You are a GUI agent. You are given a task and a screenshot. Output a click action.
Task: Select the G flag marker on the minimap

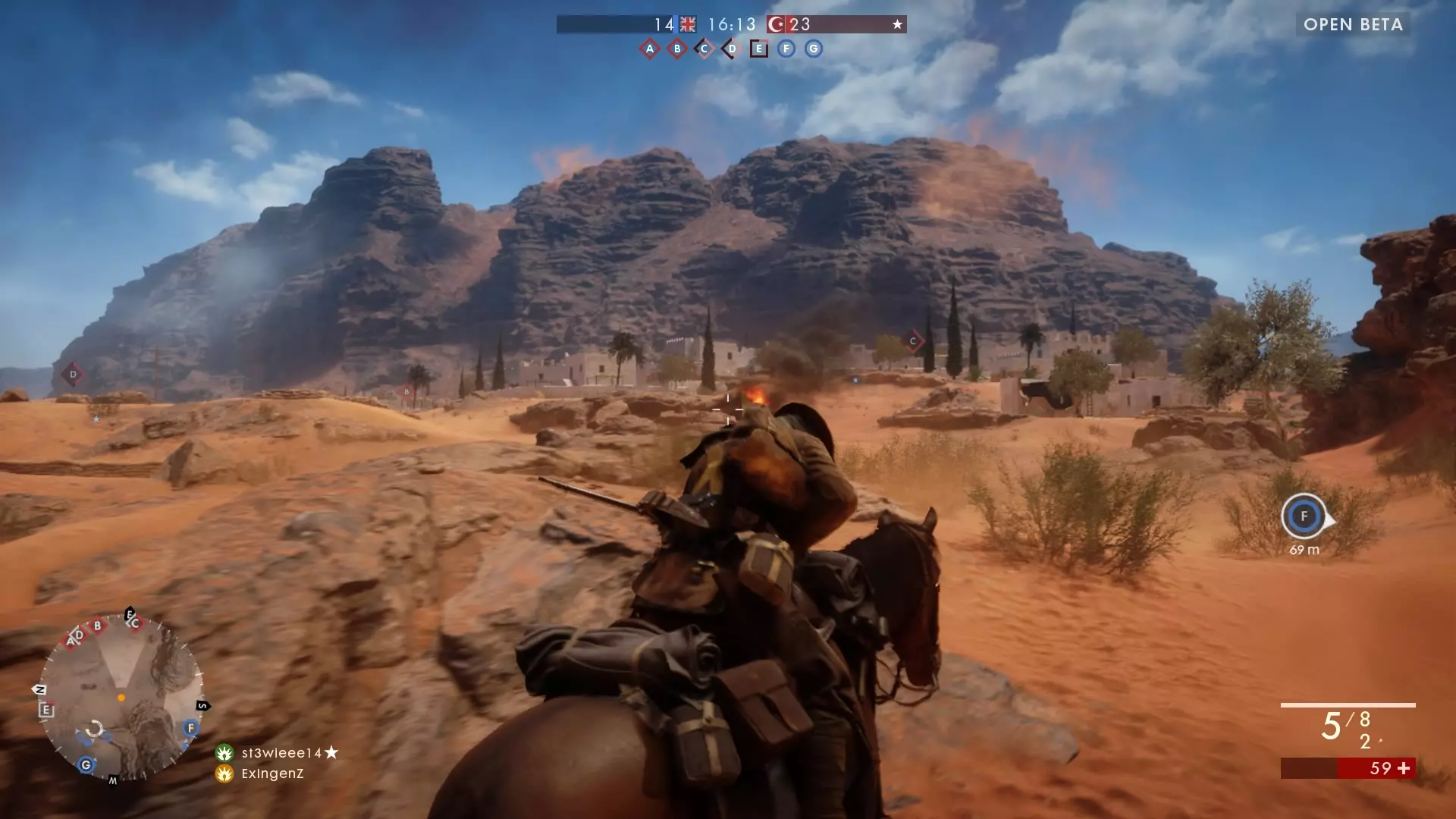tap(86, 764)
